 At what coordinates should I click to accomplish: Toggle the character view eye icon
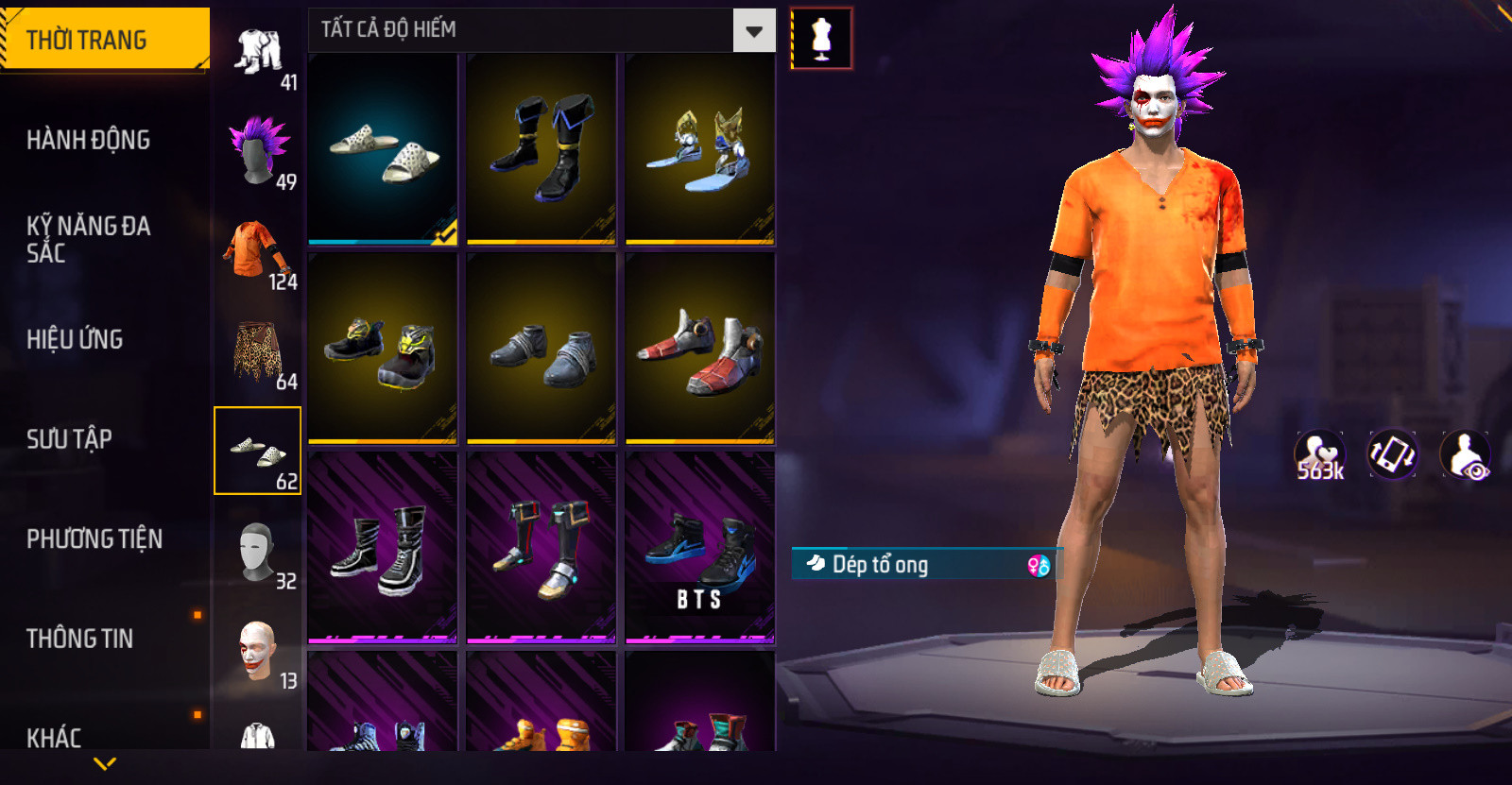pyautogui.click(x=1465, y=455)
